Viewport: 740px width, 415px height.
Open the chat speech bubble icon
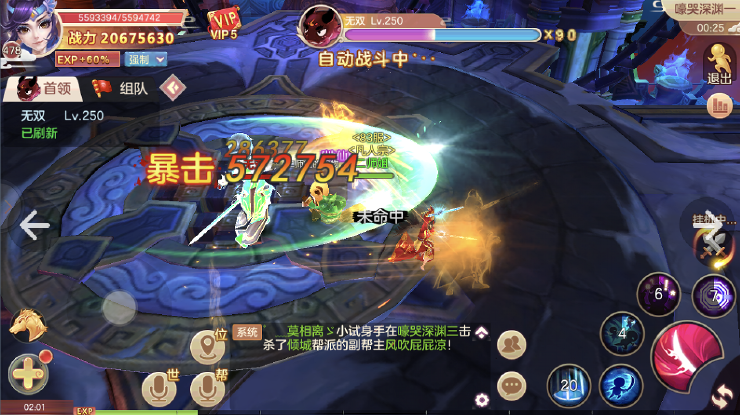[512, 384]
